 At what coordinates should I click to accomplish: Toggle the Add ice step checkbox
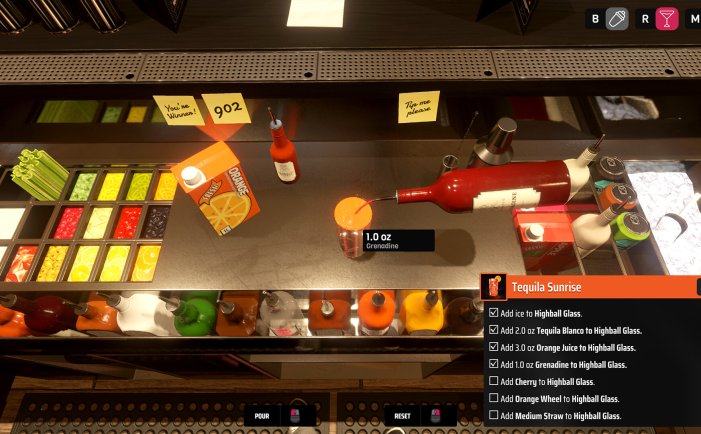493,313
